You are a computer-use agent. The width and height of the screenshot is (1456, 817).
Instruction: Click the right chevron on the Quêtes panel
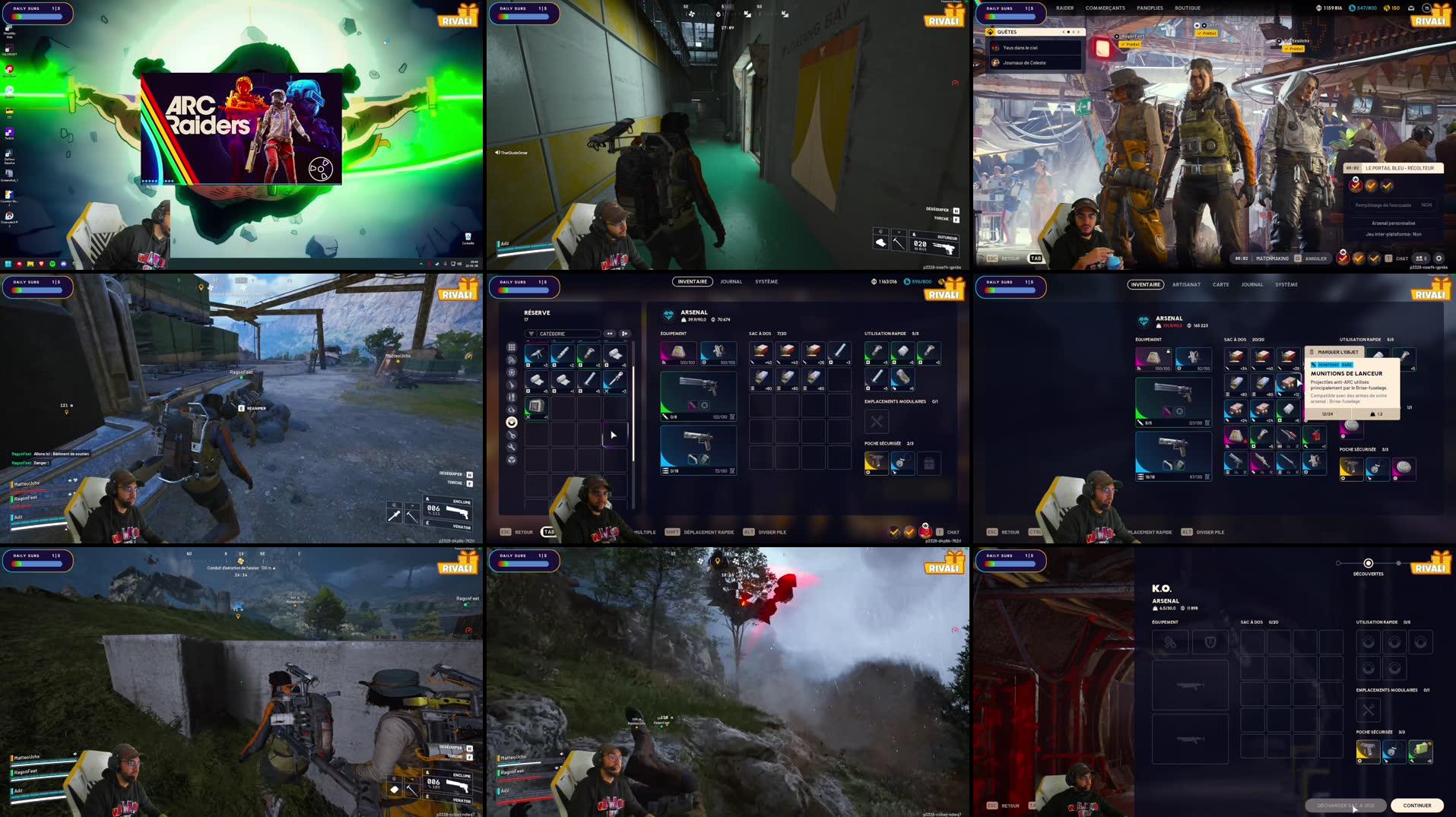[1079, 32]
